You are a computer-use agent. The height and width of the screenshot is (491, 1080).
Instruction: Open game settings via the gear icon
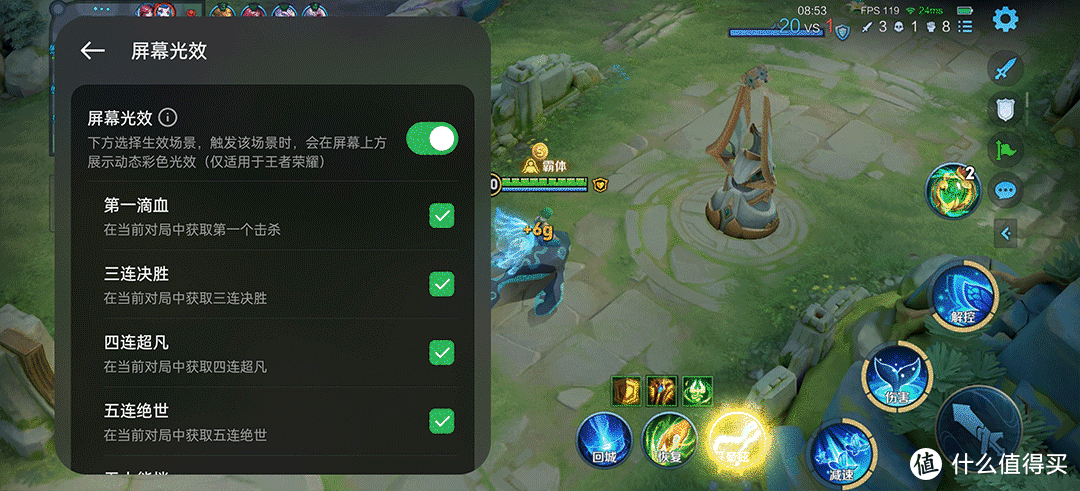click(x=1005, y=19)
